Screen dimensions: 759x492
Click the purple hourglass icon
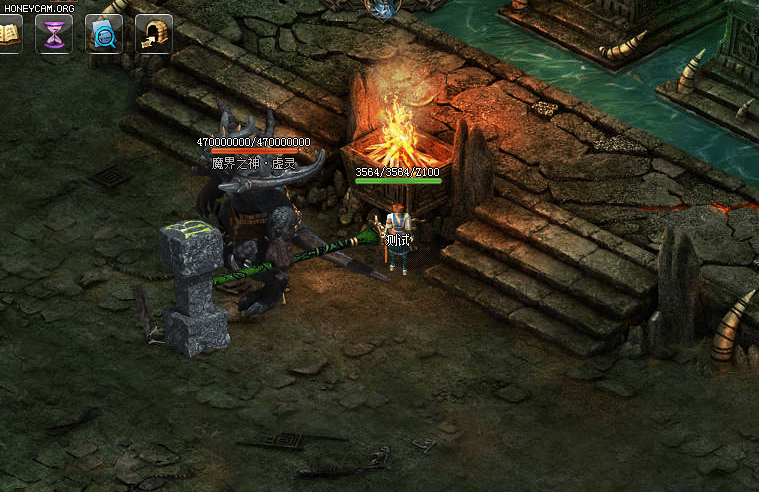(54, 35)
